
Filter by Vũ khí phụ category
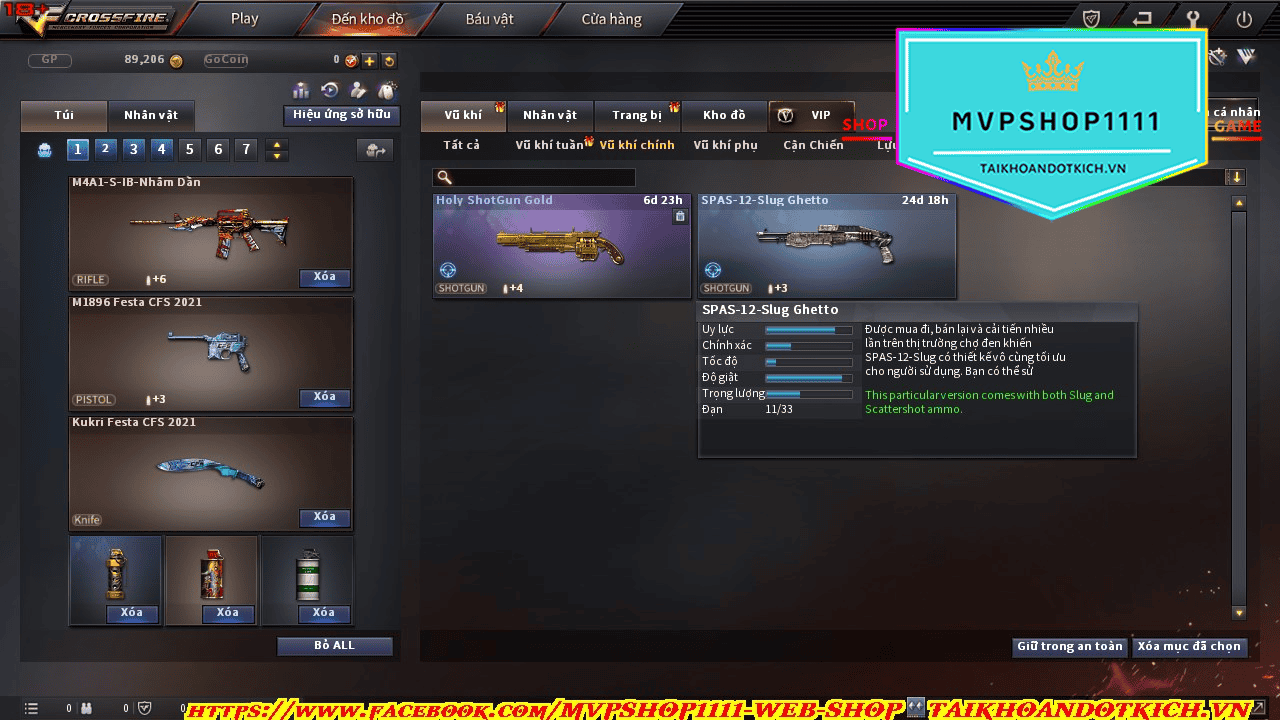725,145
